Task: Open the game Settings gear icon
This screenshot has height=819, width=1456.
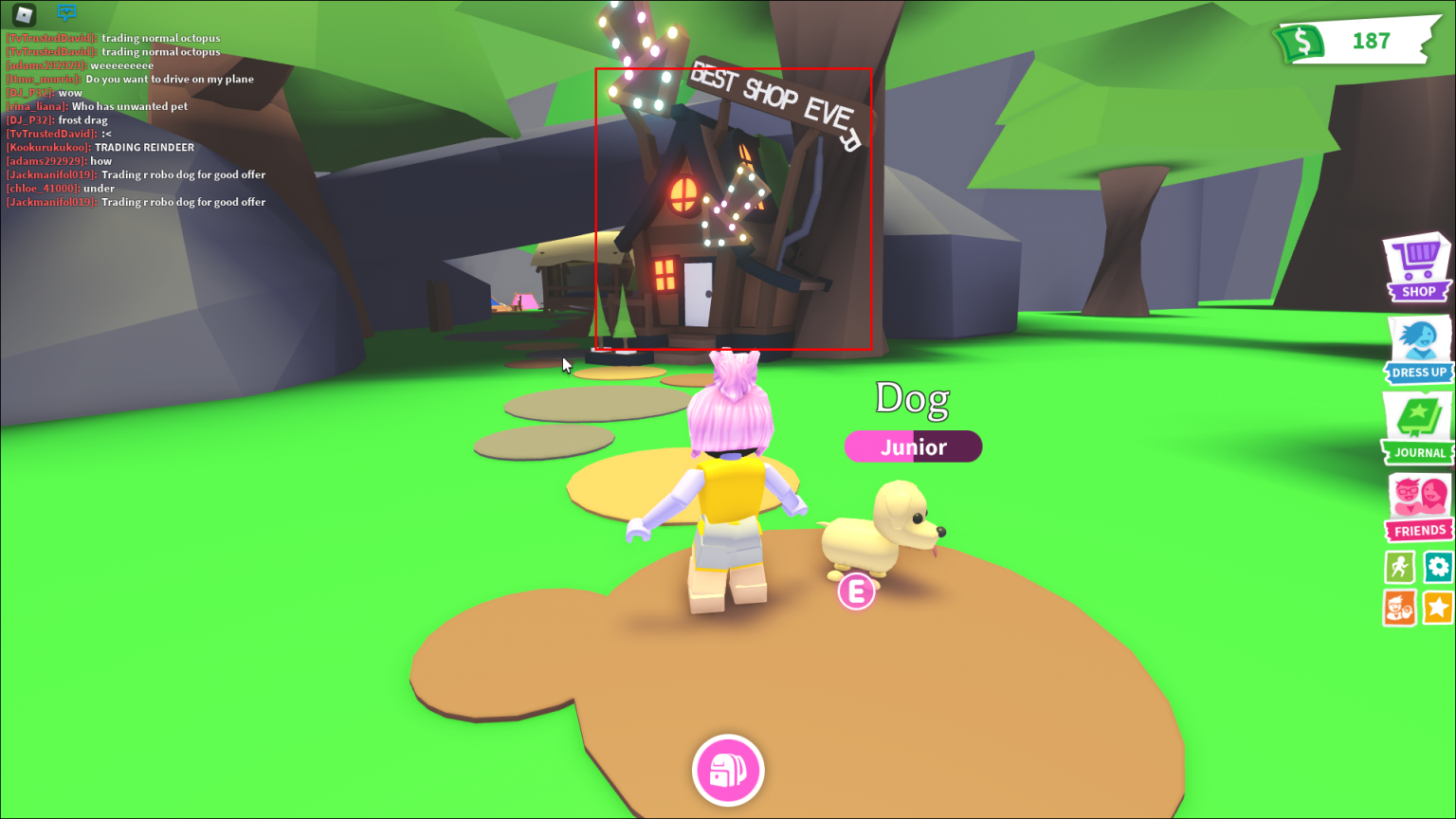Action: [x=1439, y=566]
